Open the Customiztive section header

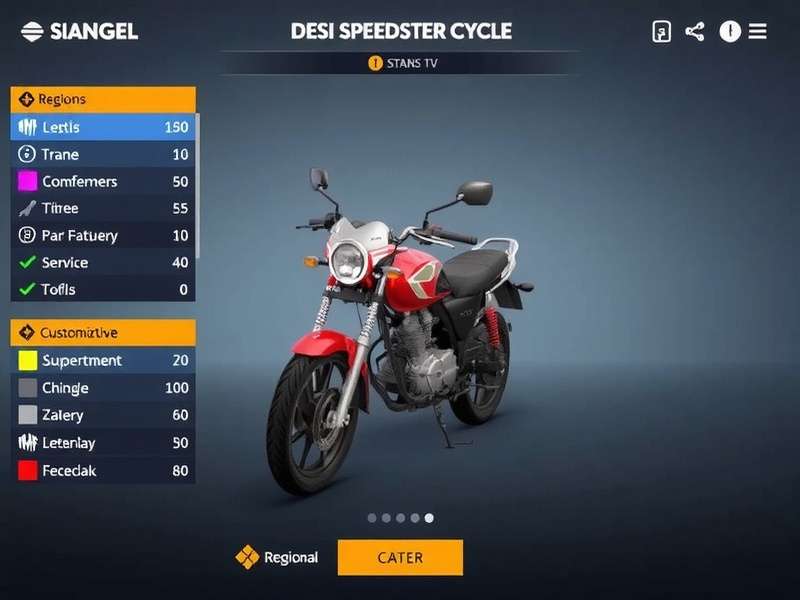coord(103,332)
